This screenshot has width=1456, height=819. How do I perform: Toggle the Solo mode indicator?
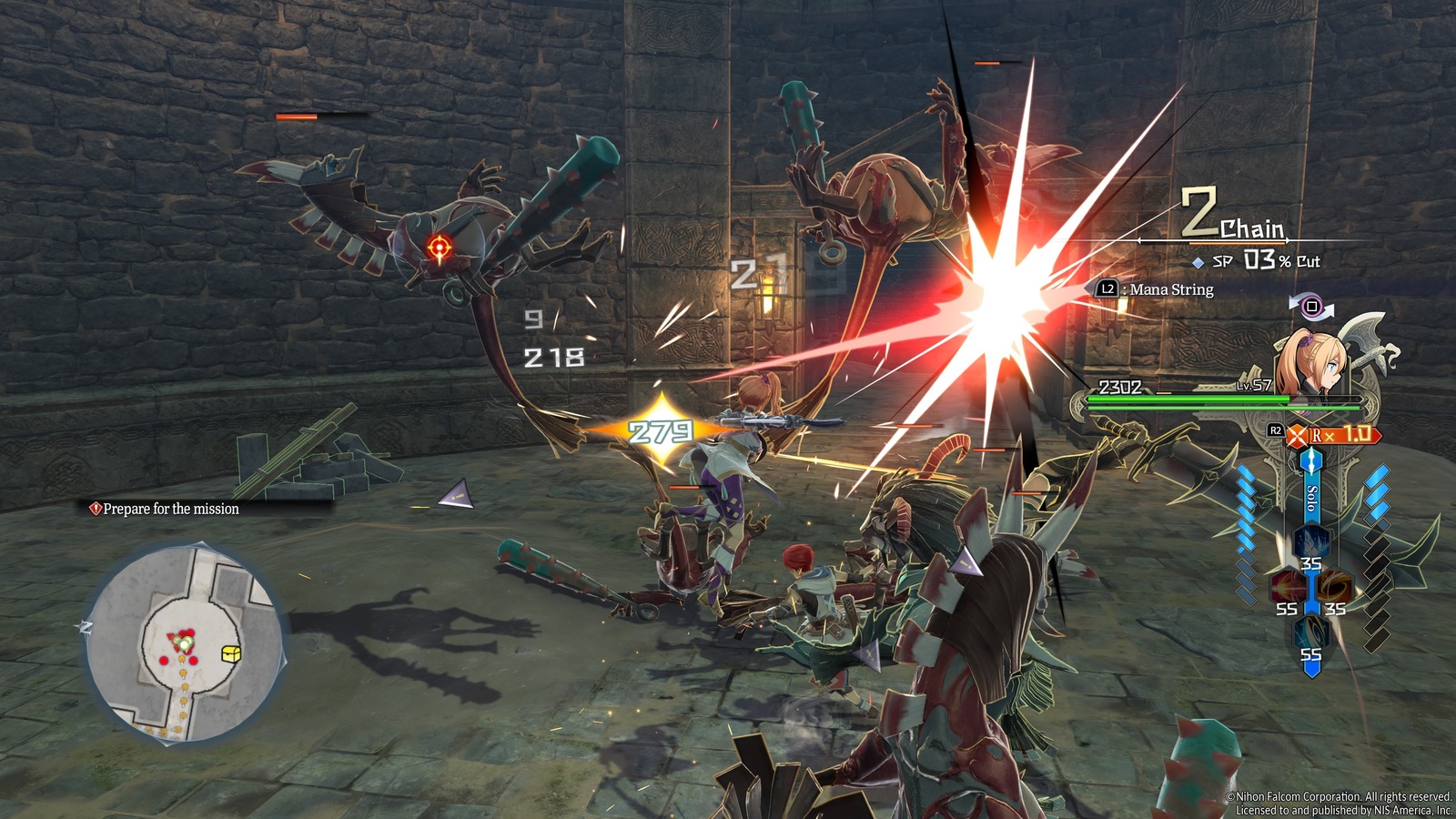click(x=1311, y=498)
